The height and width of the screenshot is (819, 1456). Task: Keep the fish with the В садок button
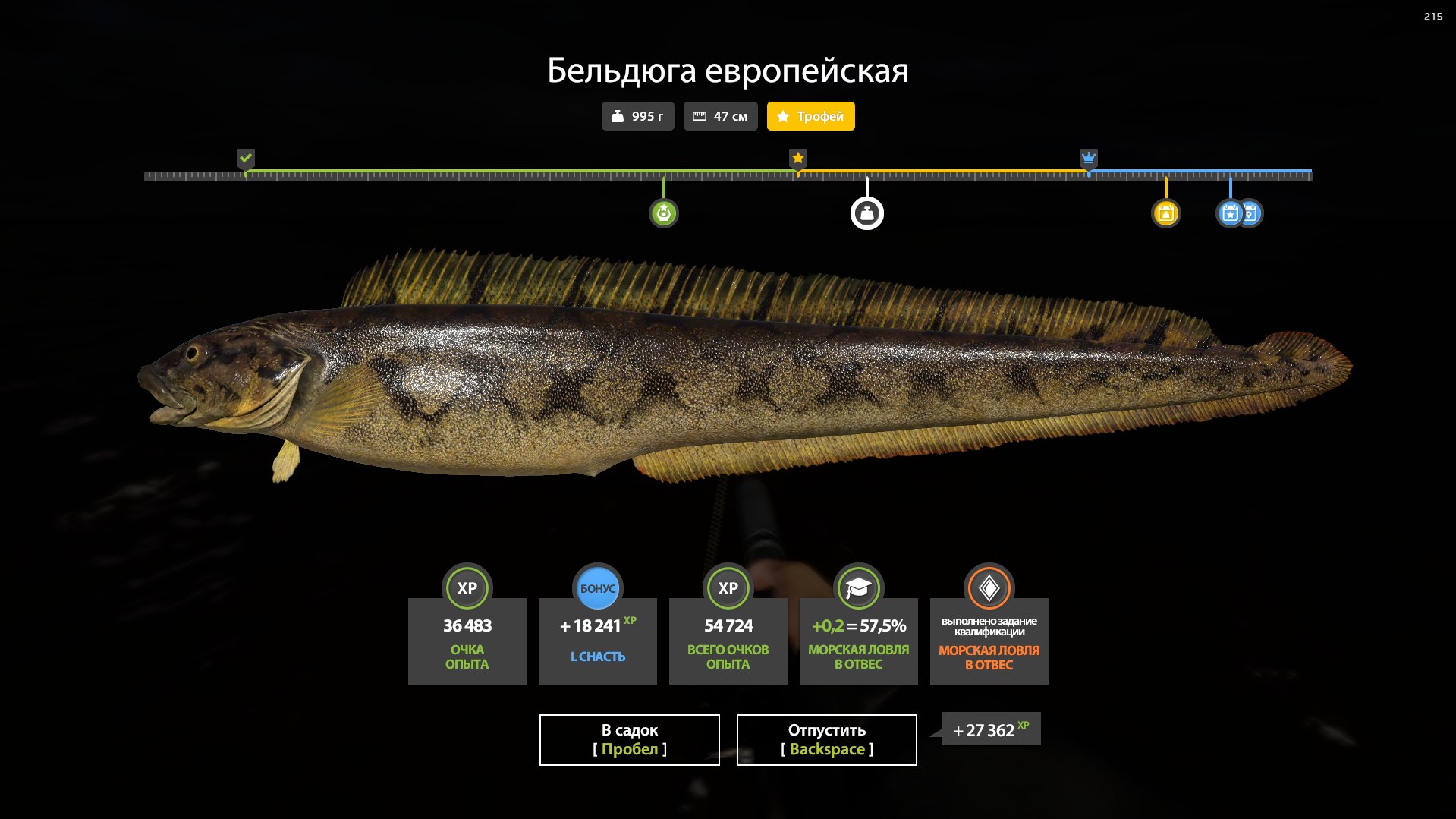pos(629,739)
